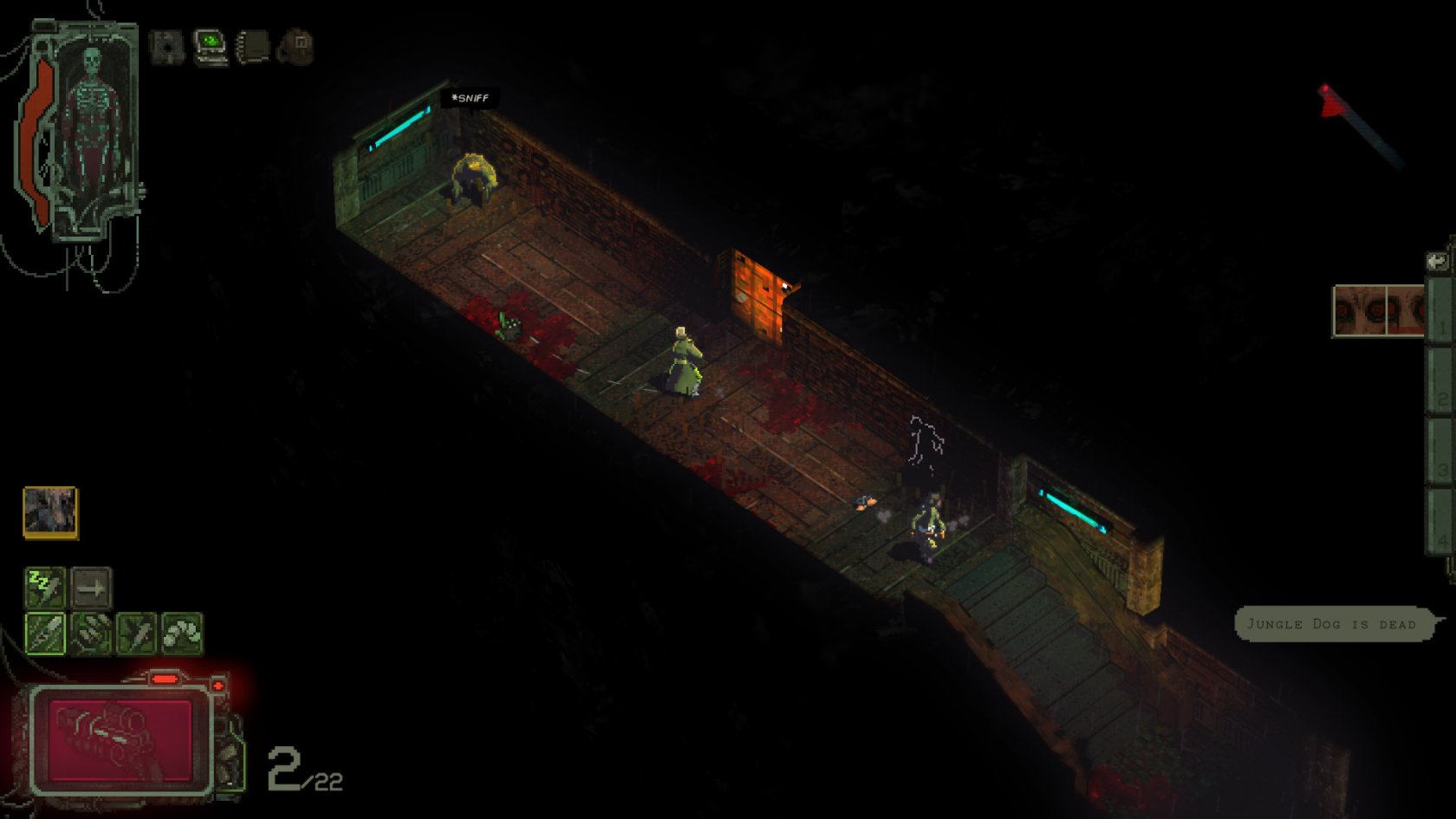Select the highlighted single bullet ability
This screenshot has height=819, width=1456.
(x=45, y=633)
